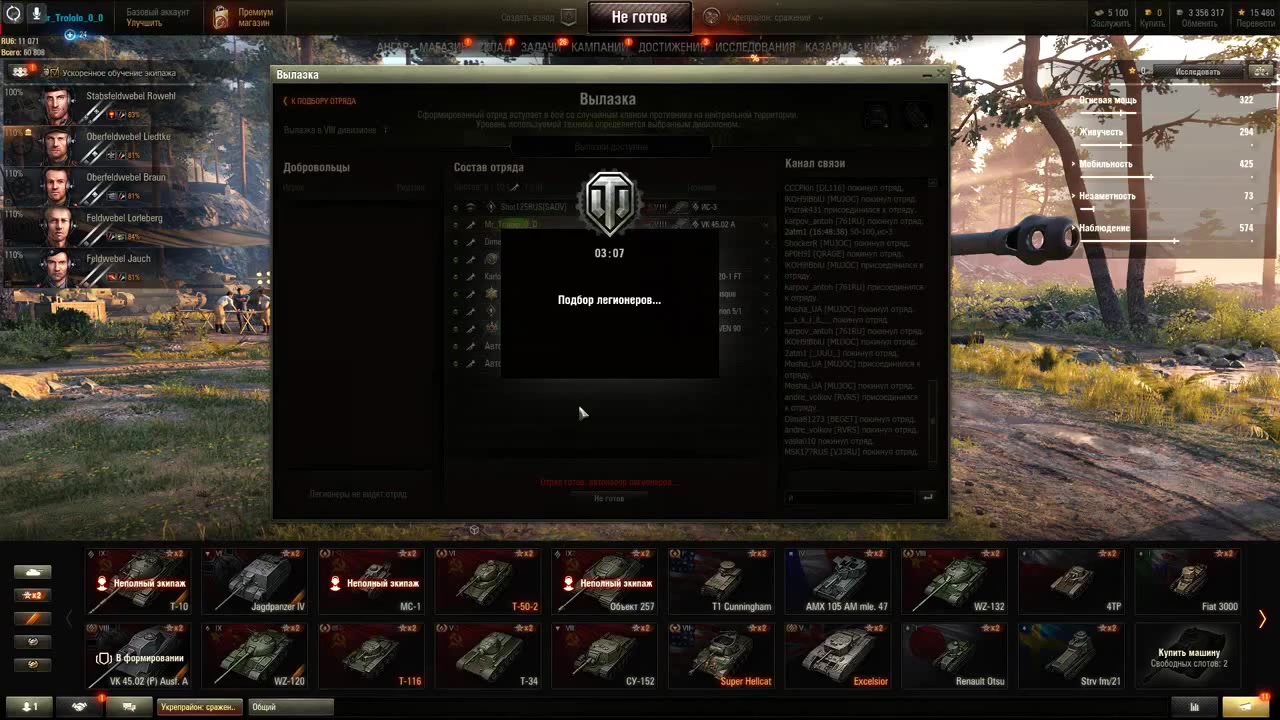Open the ИССЛЕДОВАНИЯ menu tab
The height and width of the screenshot is (720, 1280).
click(755, 47)
